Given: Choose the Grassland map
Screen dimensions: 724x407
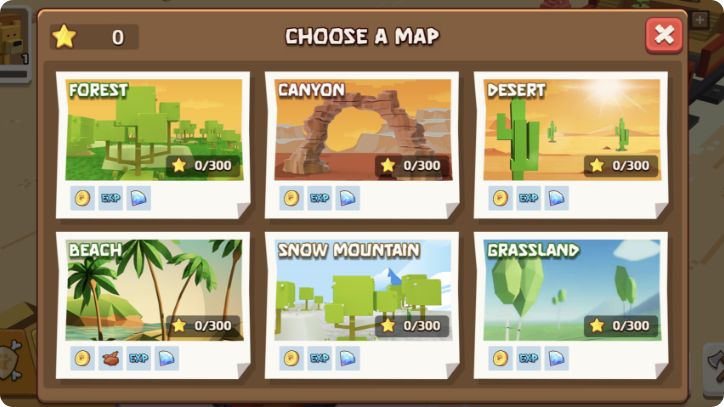Looking at the screenshot, I should [572, 290].
